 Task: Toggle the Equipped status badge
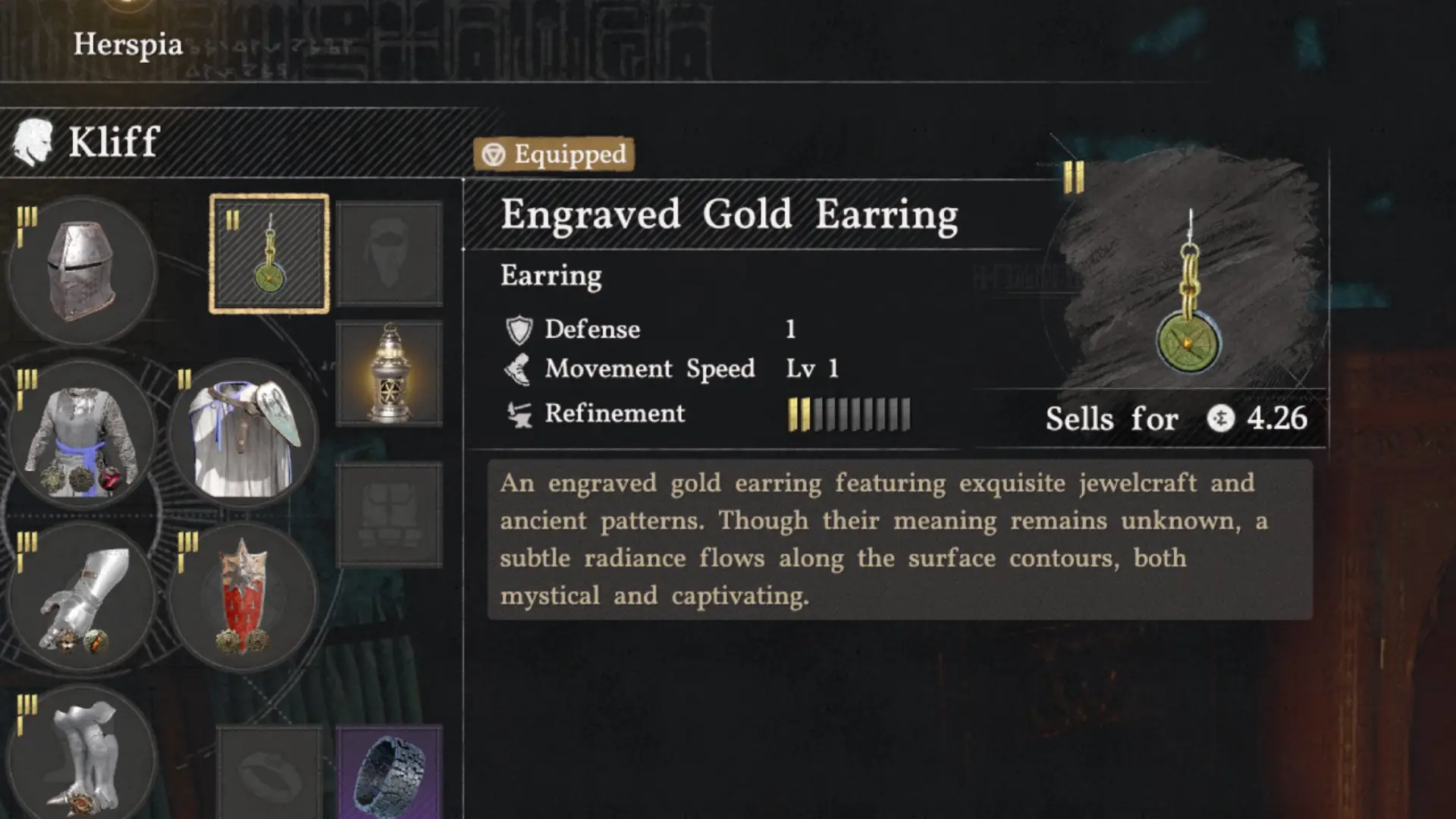pyautogui.click(x=555, y=155)
